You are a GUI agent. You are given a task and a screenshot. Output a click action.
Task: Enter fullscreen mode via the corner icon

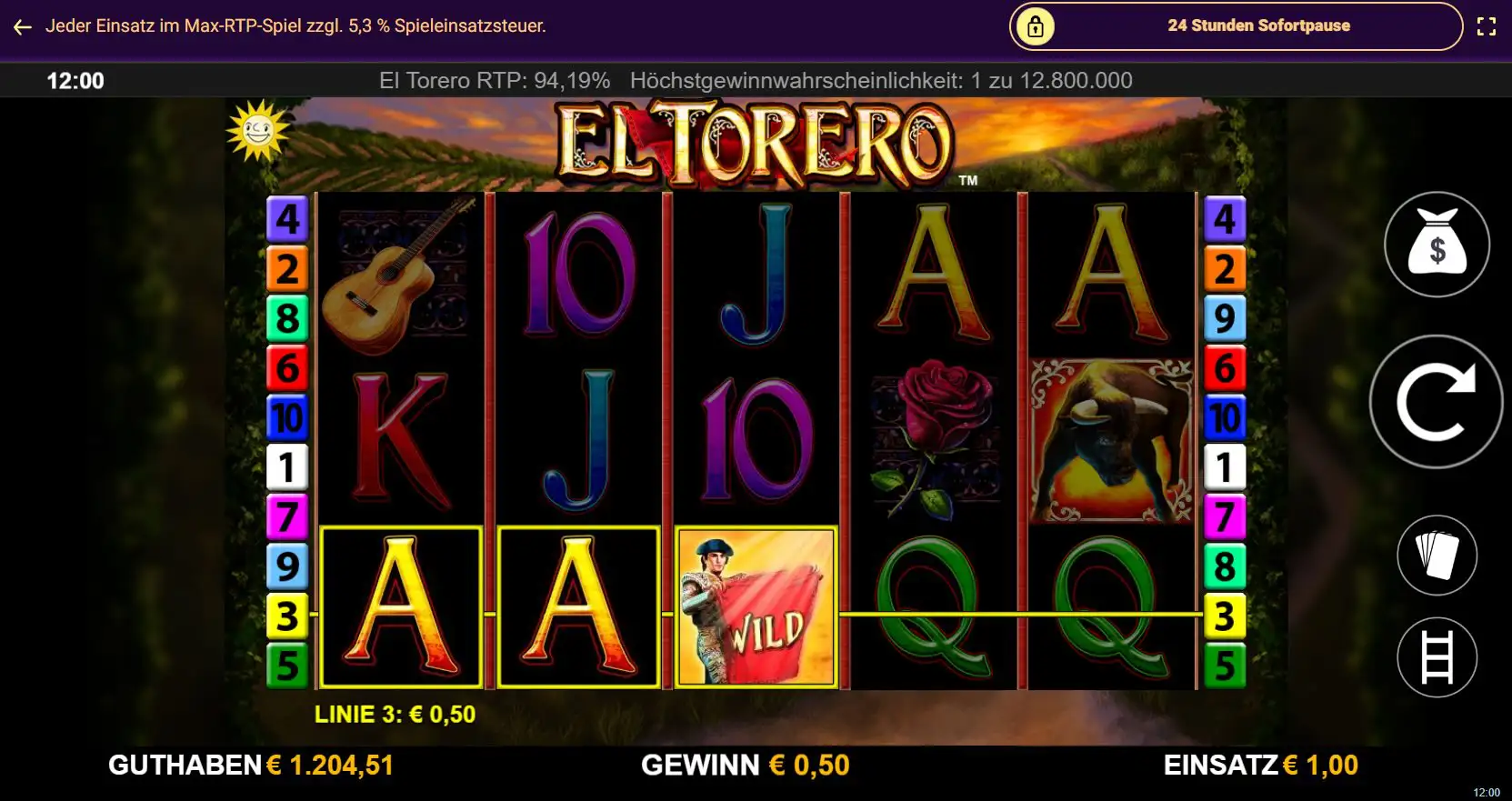pos(1487,25)
